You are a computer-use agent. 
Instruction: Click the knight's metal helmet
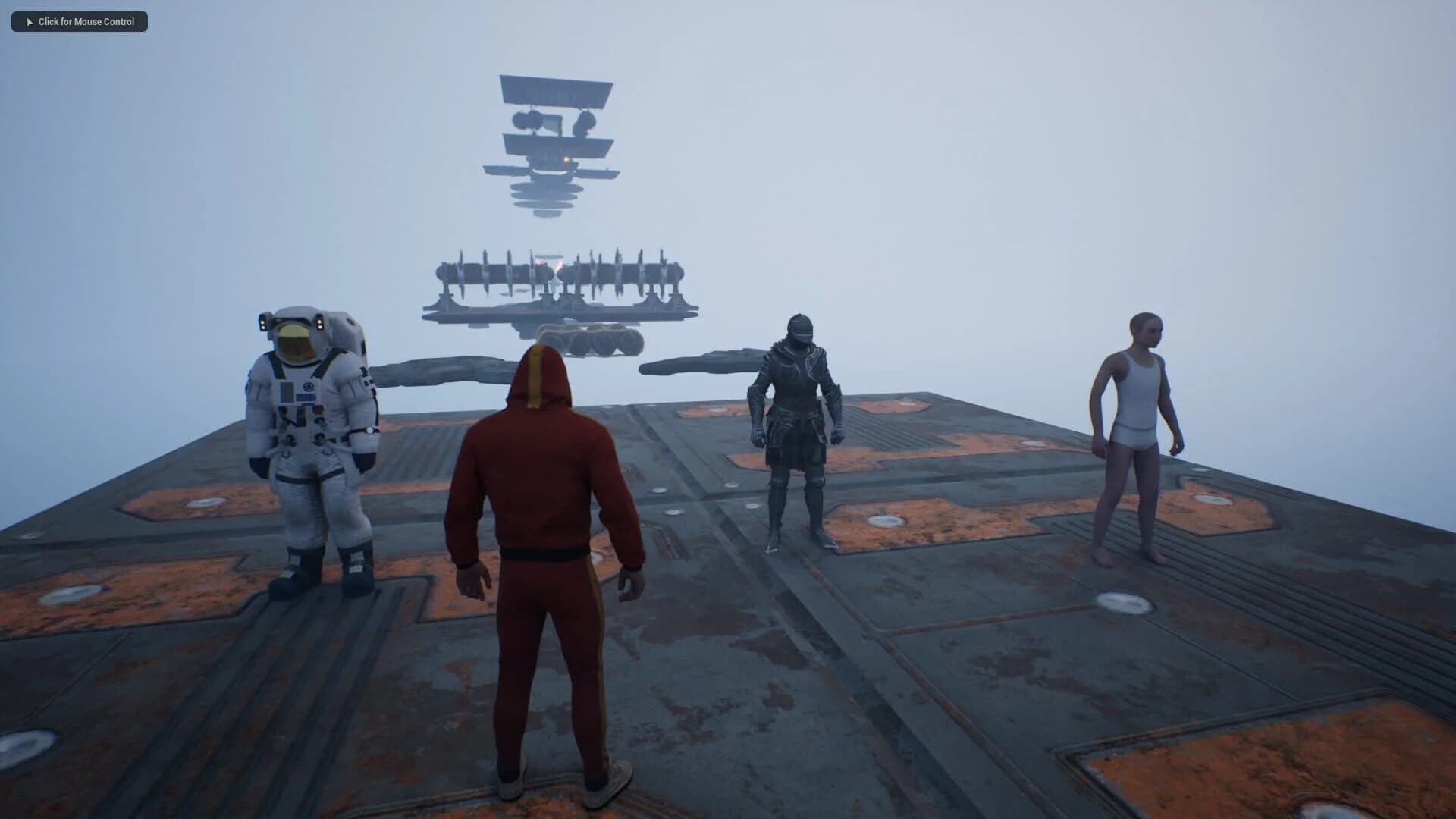(x=801, y=330)
